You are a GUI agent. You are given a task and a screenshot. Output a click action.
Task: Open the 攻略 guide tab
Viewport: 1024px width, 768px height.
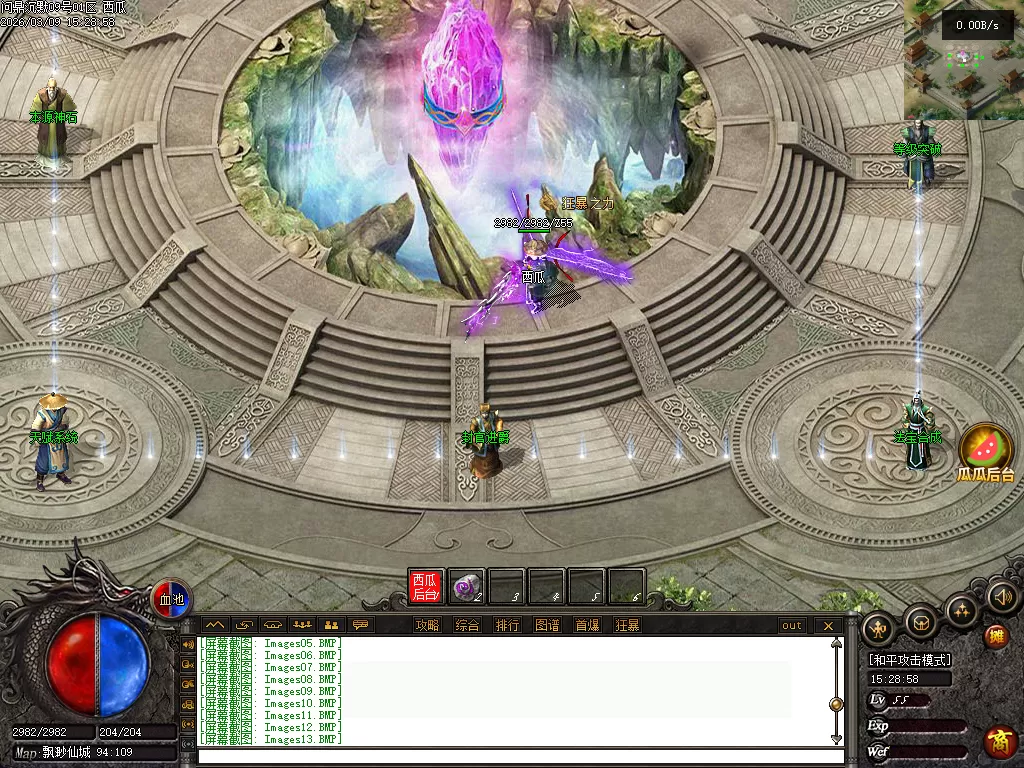pyautogui.click(x=427, y=626)
